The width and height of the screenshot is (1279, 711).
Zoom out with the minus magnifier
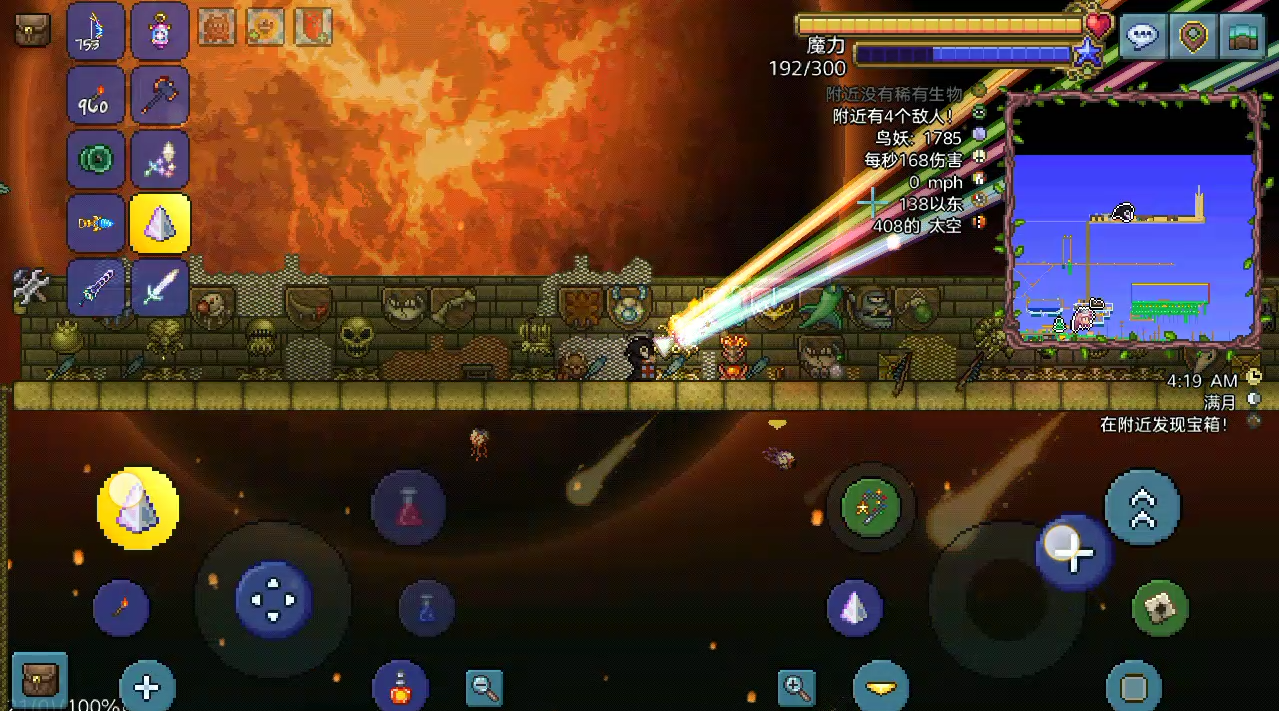(484, 687)
